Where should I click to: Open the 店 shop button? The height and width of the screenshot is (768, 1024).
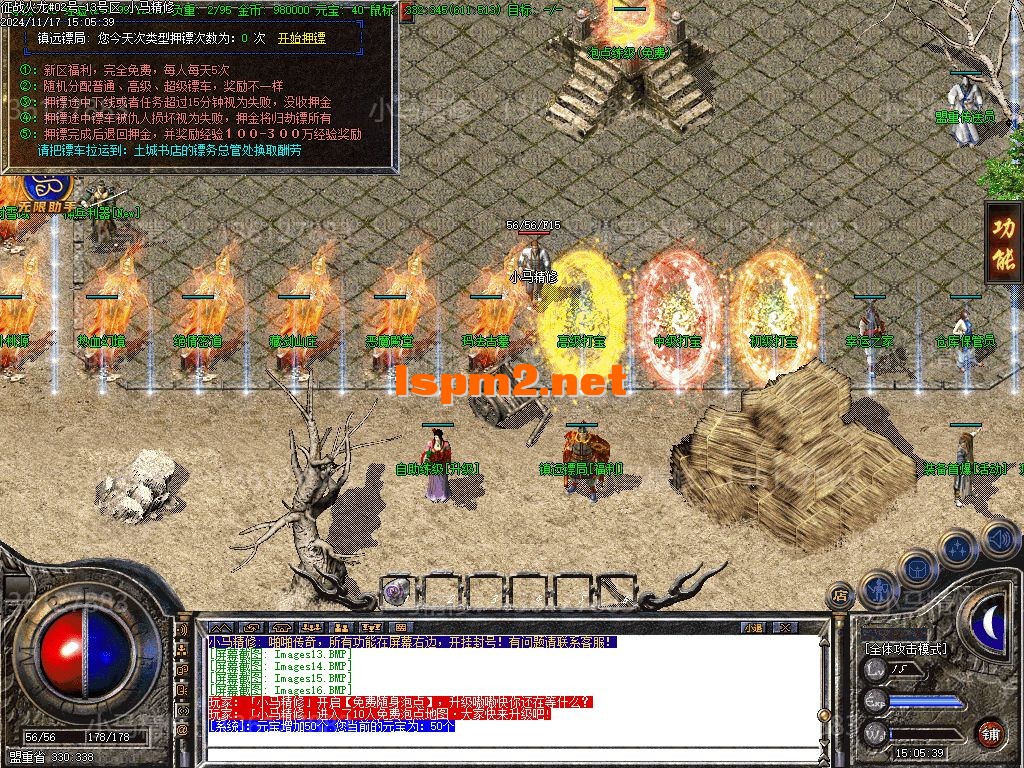coord(840,596)
